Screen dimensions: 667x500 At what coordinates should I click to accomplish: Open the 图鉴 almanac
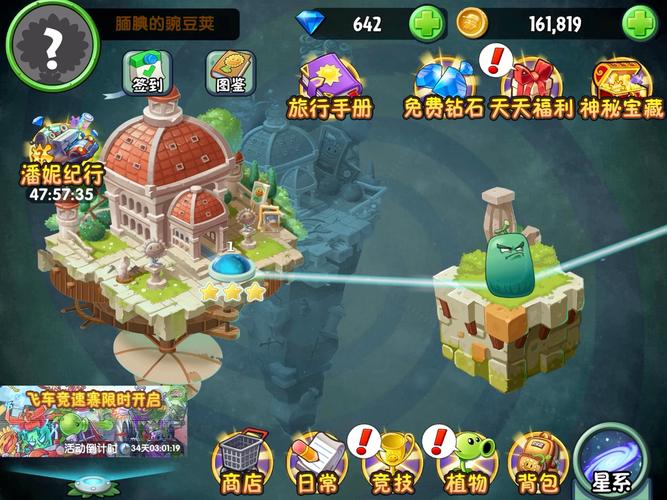pyautogui.click(x=225, y=71)
